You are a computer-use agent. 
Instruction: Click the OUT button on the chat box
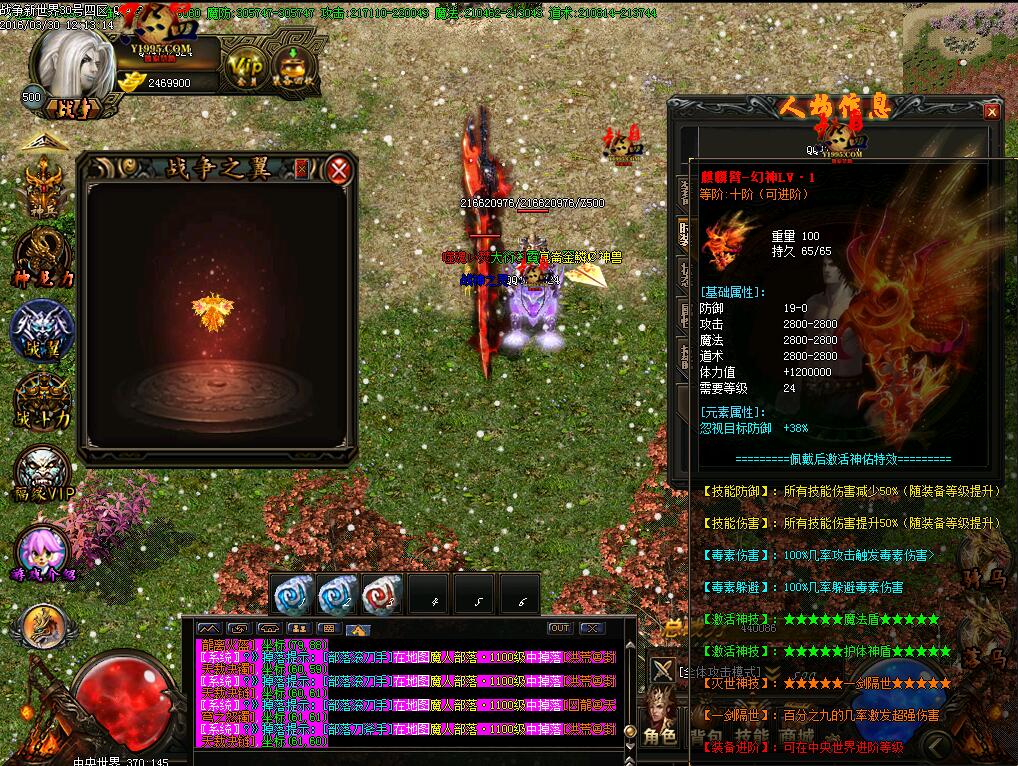560,628
